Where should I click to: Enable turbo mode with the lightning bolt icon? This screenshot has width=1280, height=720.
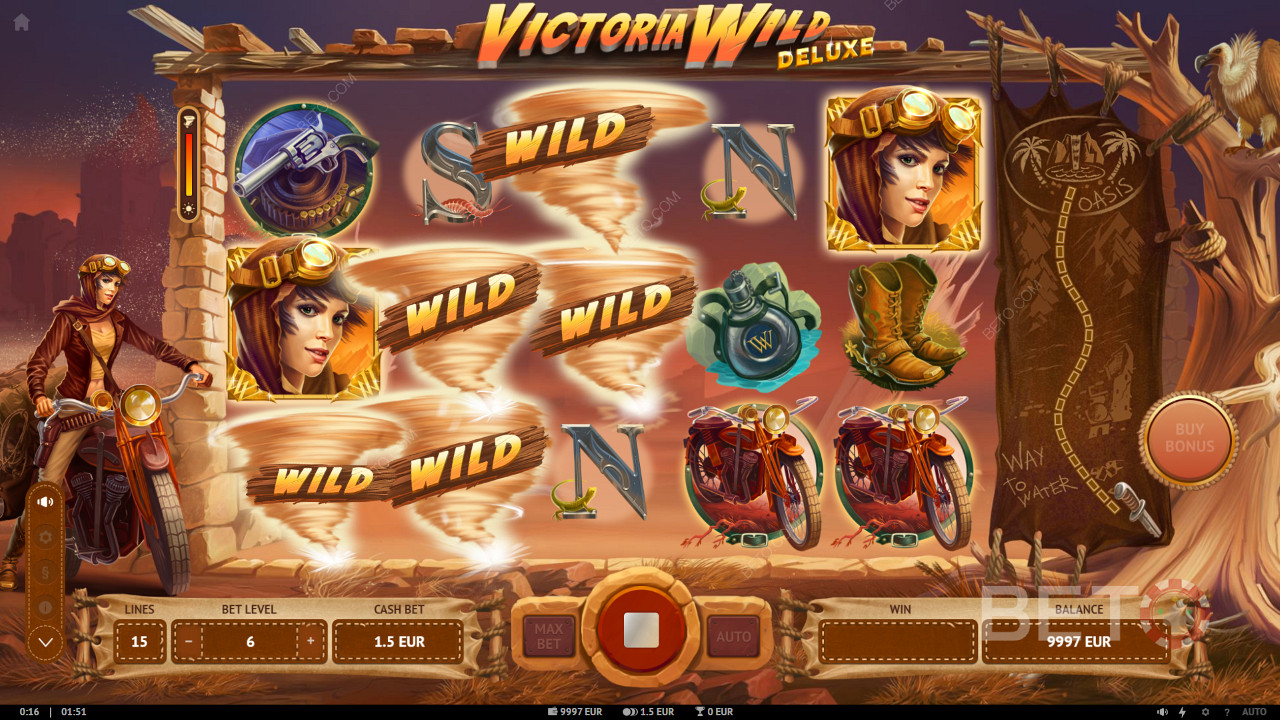tap(1183, 711)
